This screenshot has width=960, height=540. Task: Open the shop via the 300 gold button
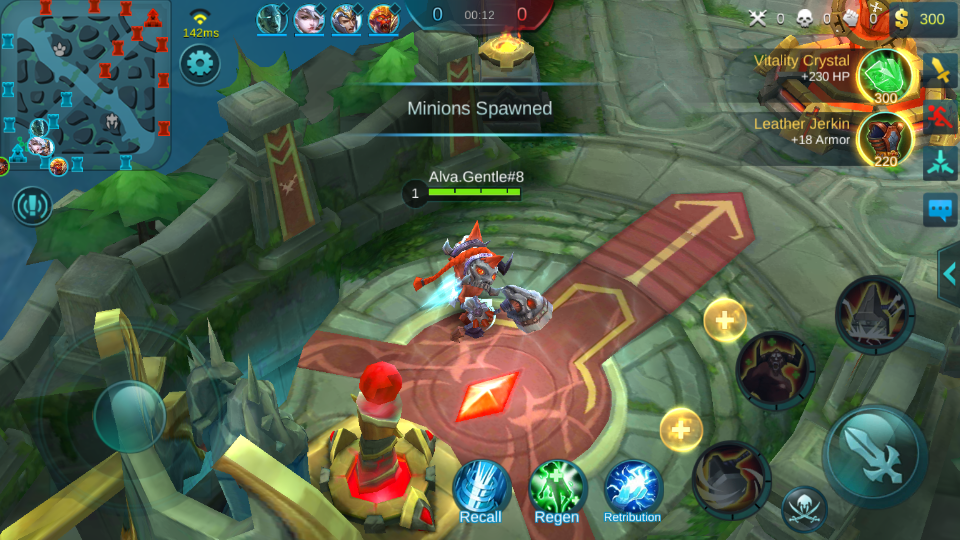click(x=920, y=18)
